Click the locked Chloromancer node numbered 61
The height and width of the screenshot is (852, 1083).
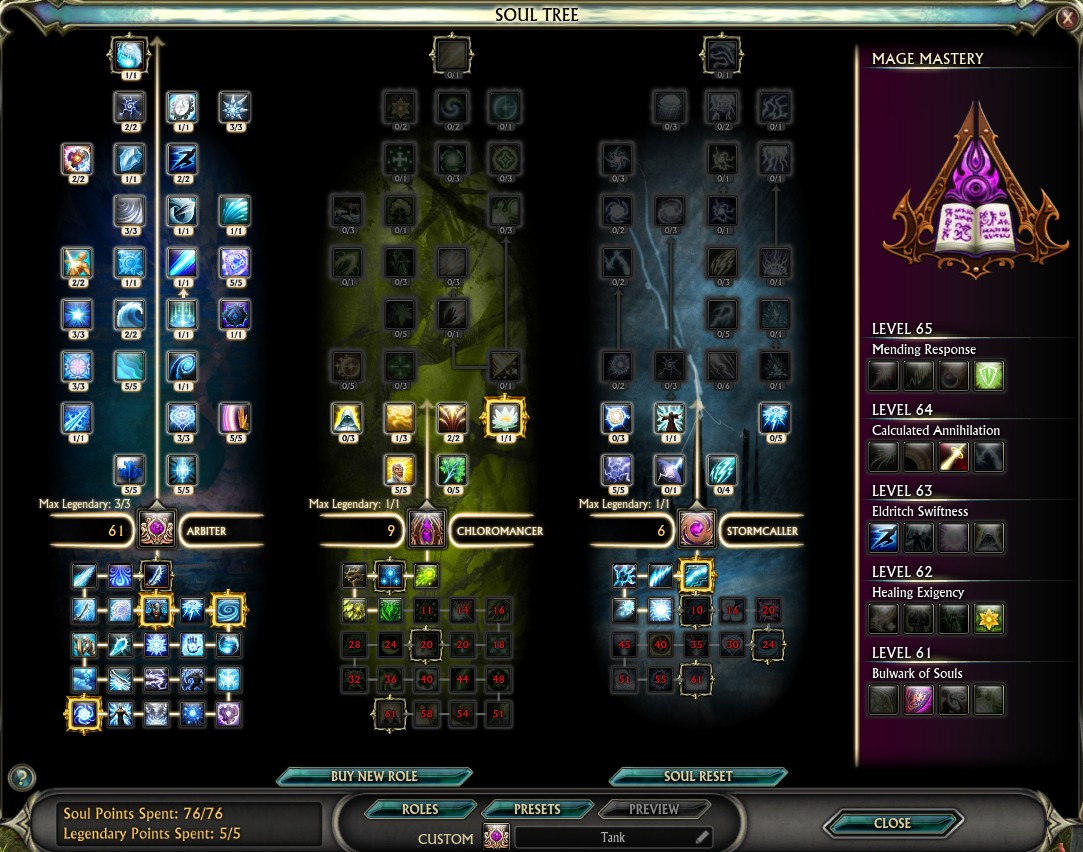pos(390,714)
